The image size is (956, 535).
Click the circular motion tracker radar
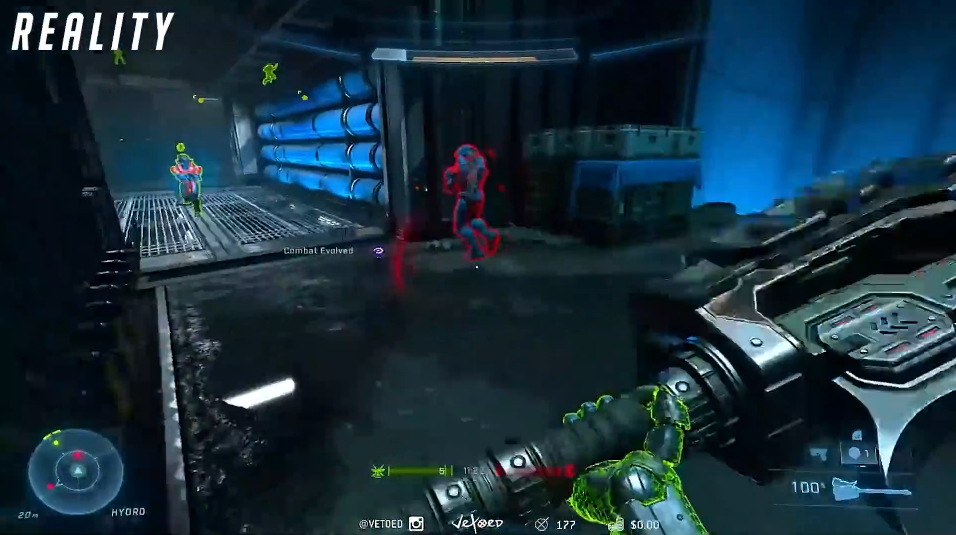click(x=75, y=471)
